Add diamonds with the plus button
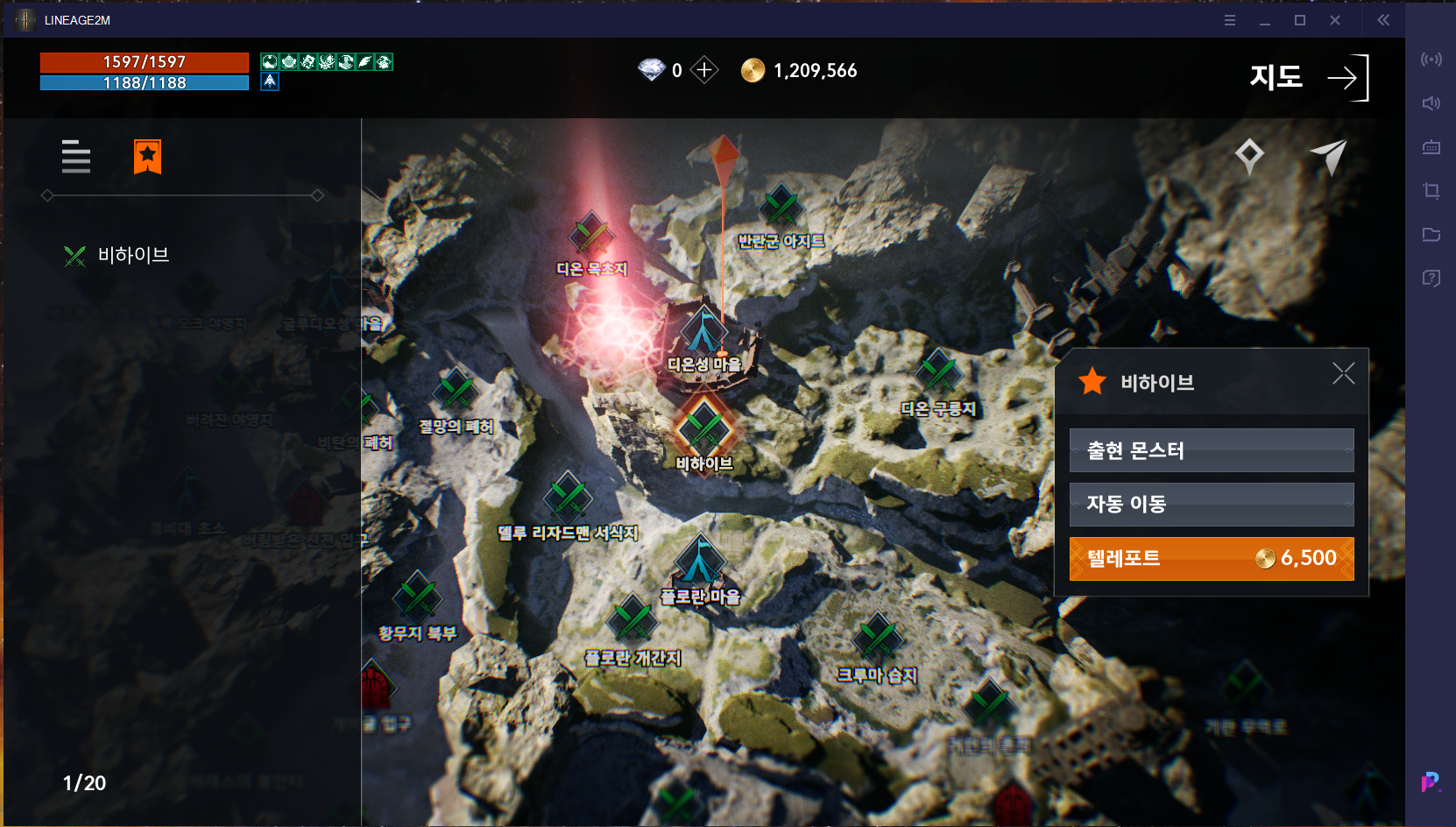This screenshot has height=827, width=1456. coord(704,70)
